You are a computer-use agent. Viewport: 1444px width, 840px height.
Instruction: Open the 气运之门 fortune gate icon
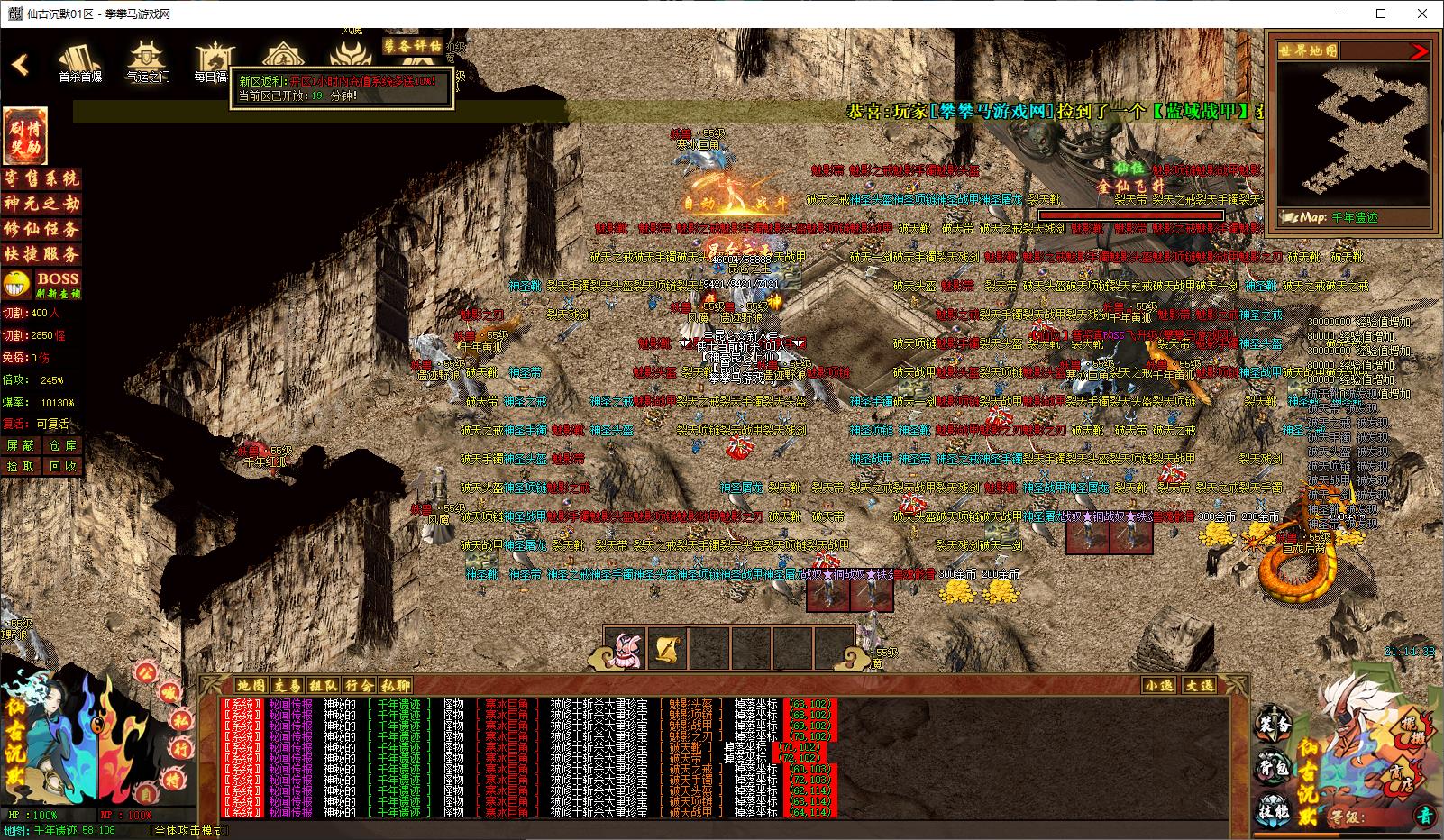(x=147, y=62)
